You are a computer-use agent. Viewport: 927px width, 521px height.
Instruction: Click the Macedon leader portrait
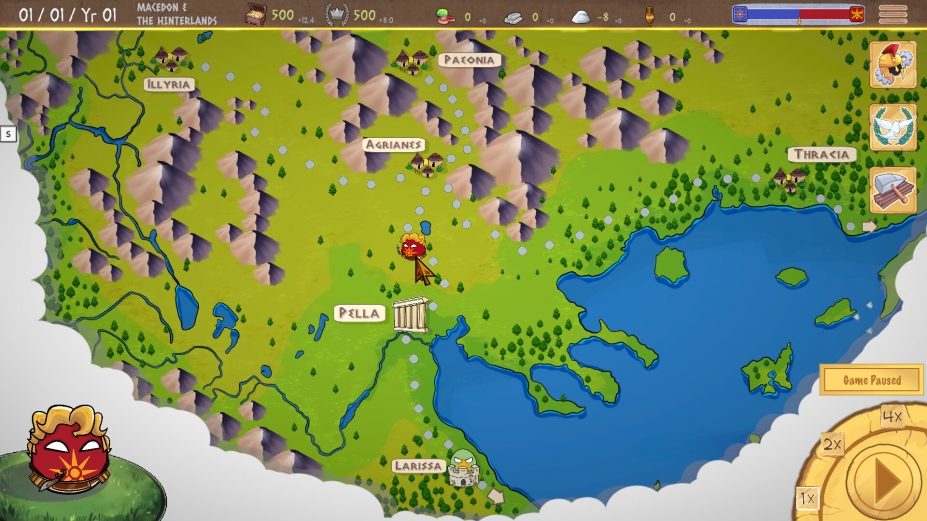(x=66, y=448)
